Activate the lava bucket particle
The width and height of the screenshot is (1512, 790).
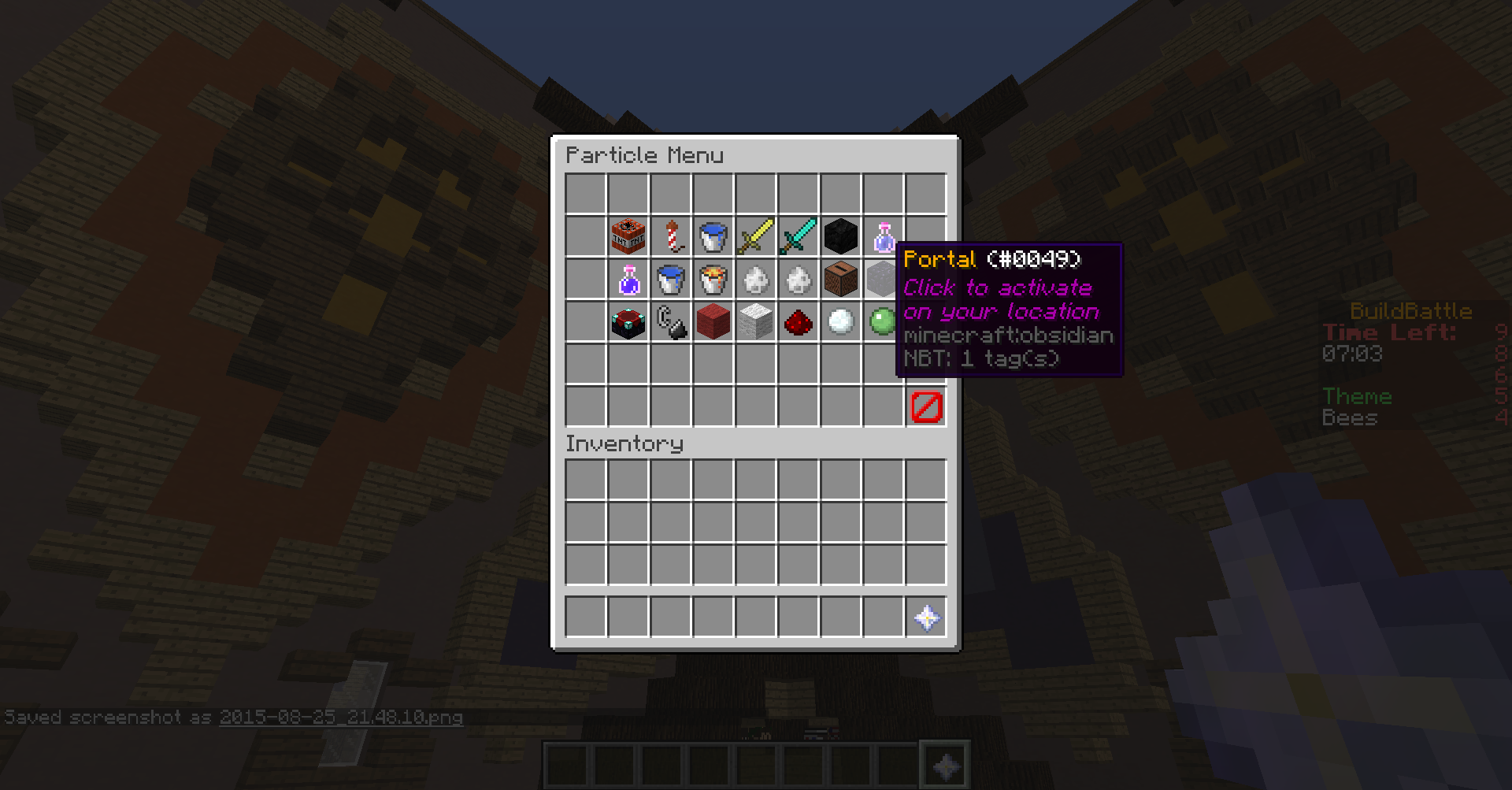(x=713, y=278)
